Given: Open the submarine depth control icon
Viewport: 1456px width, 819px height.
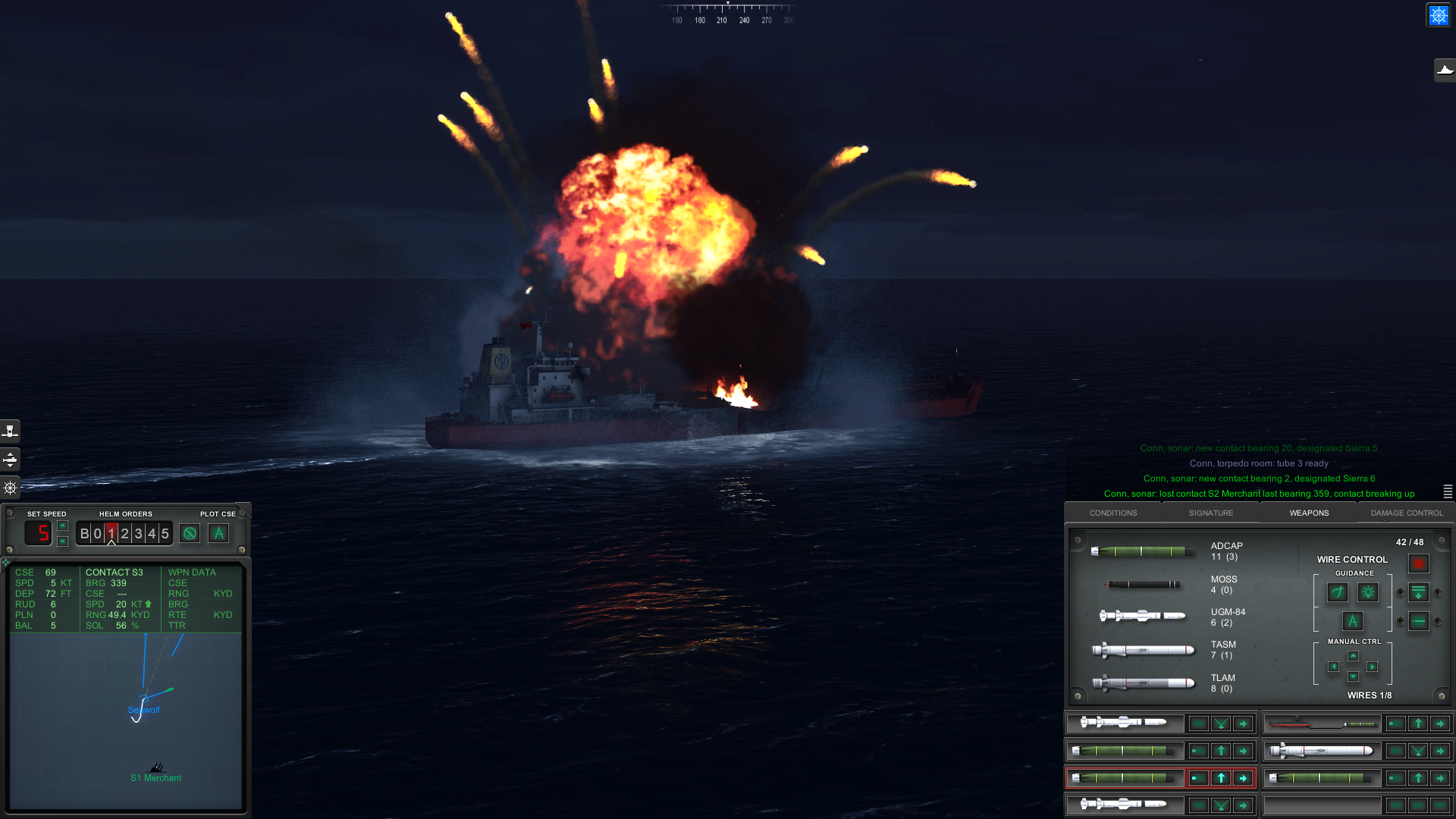Looking at the screenshot, I should coord(11,460).
